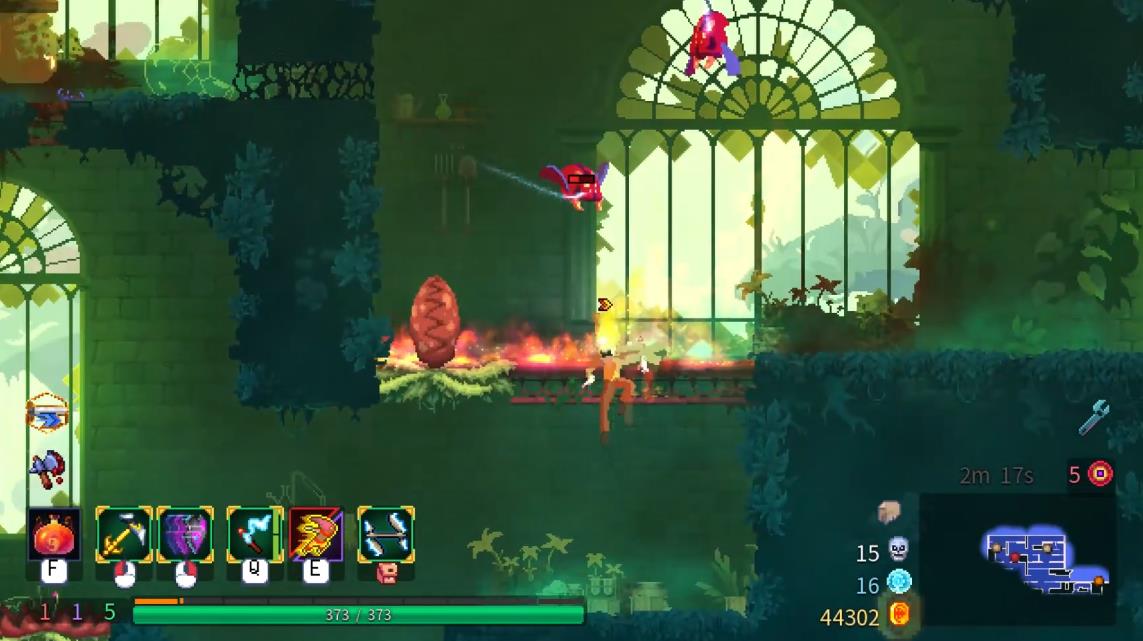The height and width of the screenshot is (641, 1143).
Task: Open the backpack icon
Action: click(889, 513)
